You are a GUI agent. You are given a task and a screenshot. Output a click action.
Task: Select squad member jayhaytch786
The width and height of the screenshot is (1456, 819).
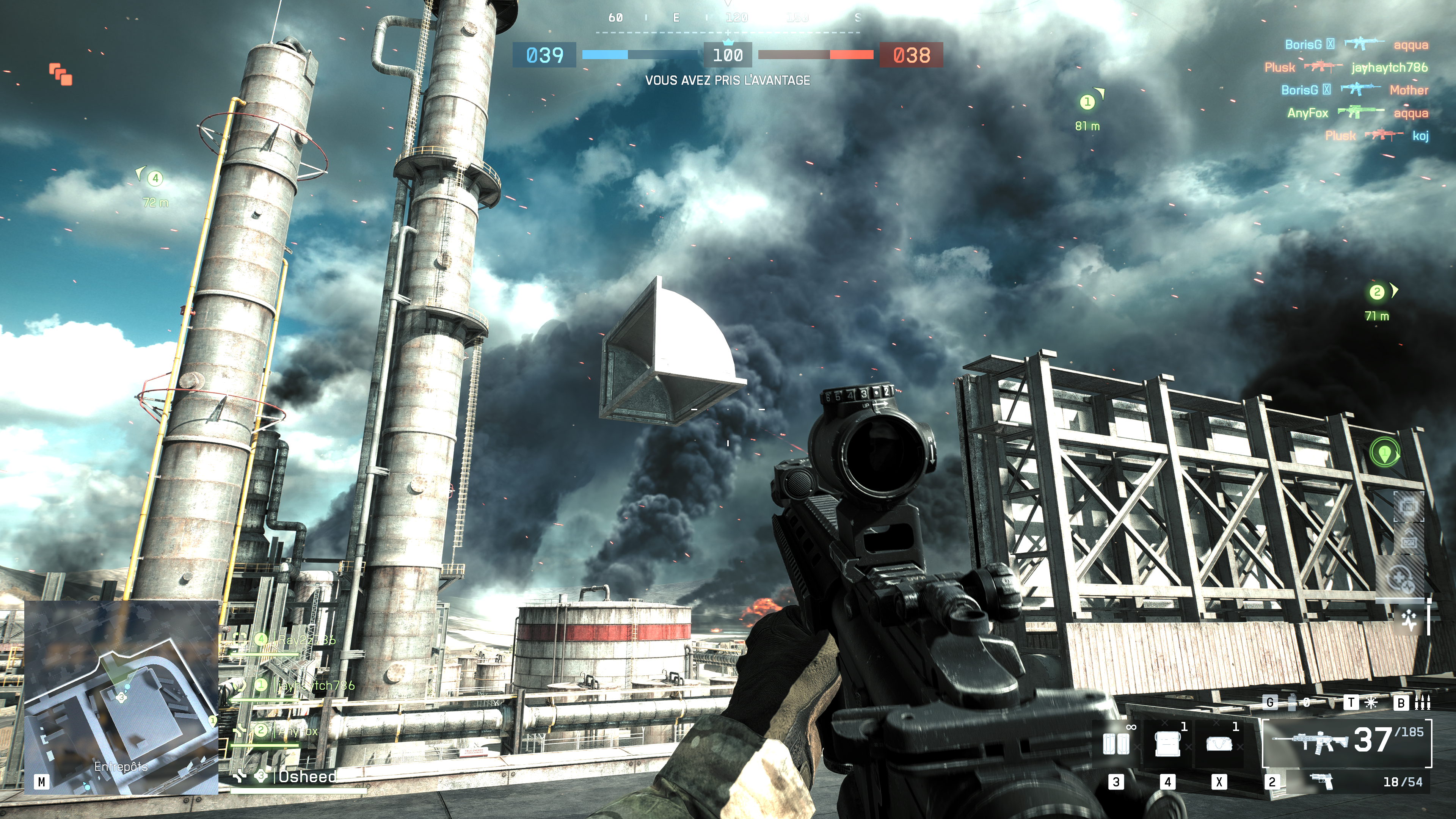(x=315, y=686)
